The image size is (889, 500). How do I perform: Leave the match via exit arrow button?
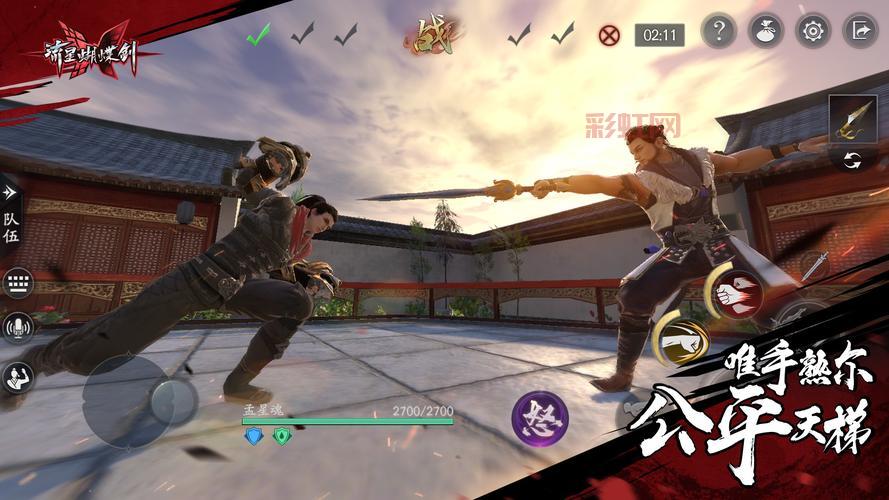coord(860,31)
